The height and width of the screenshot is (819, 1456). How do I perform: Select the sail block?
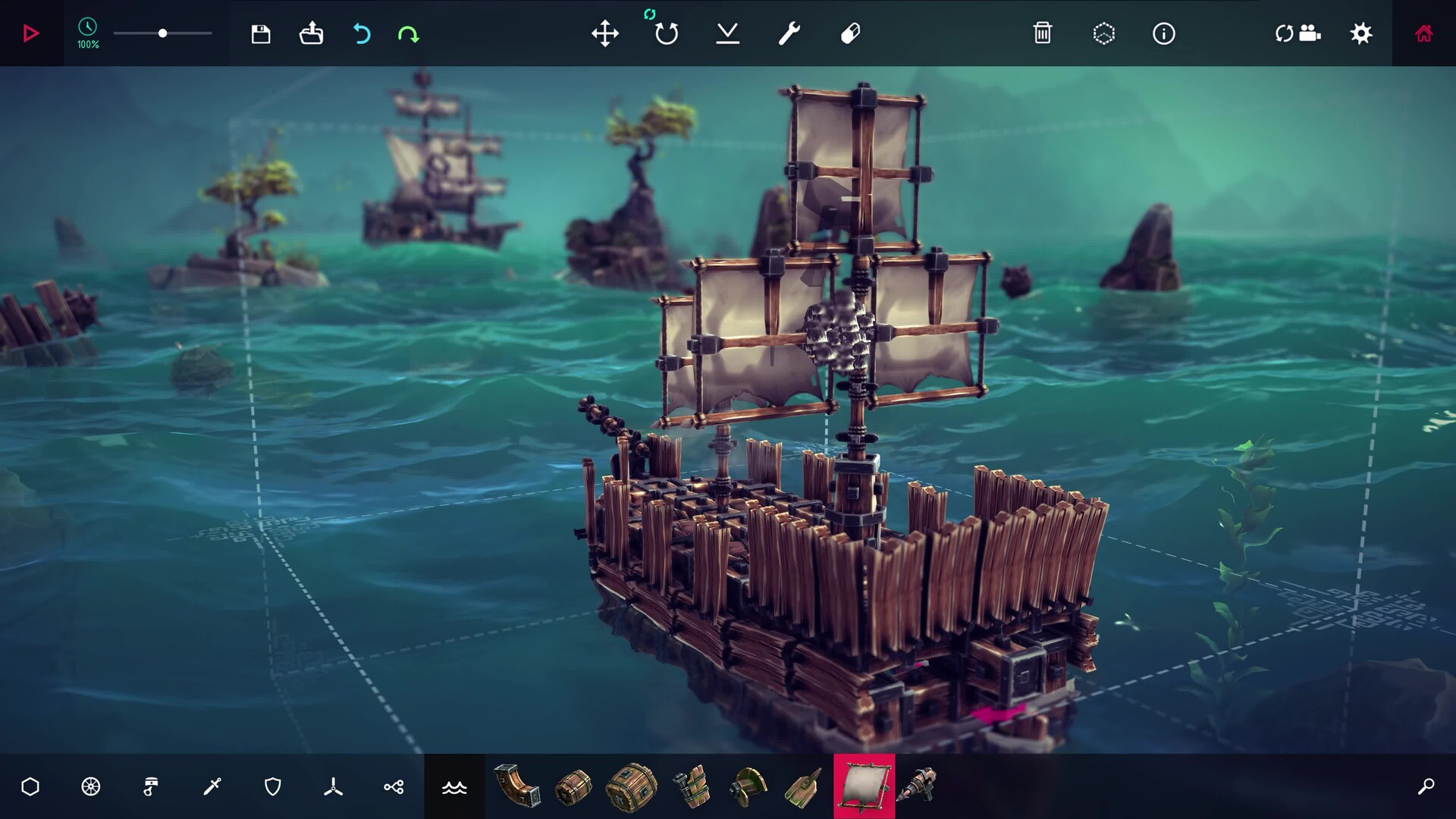click(x=864, y=786)
